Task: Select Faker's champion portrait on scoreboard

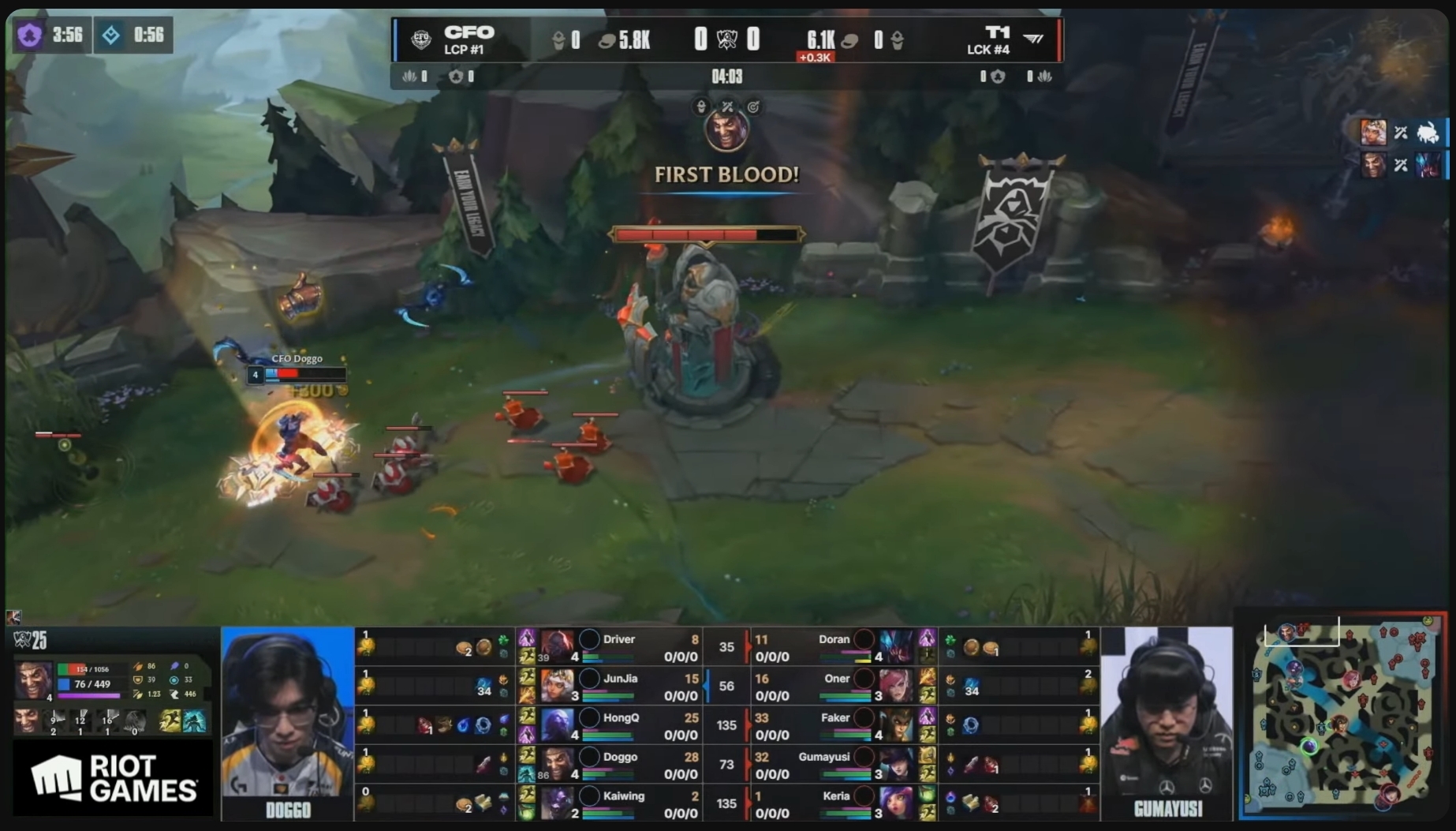Action: click(896, 724)
